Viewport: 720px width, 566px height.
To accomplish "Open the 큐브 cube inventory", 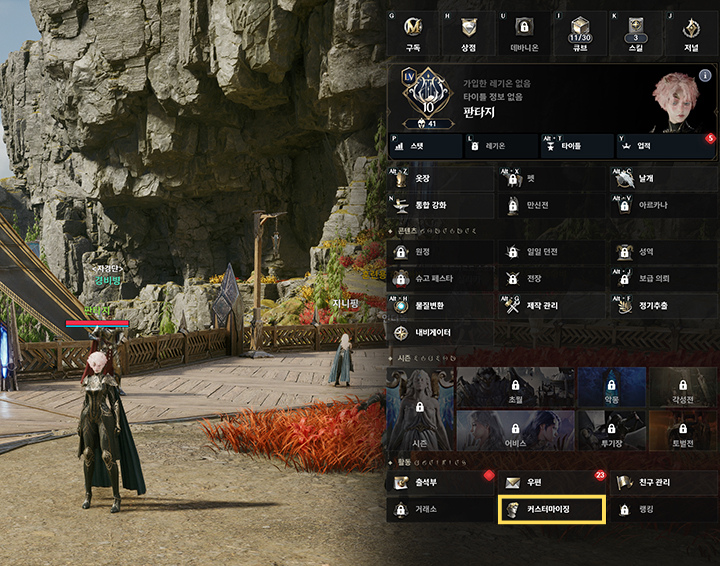I will click(x=579, y=33).
